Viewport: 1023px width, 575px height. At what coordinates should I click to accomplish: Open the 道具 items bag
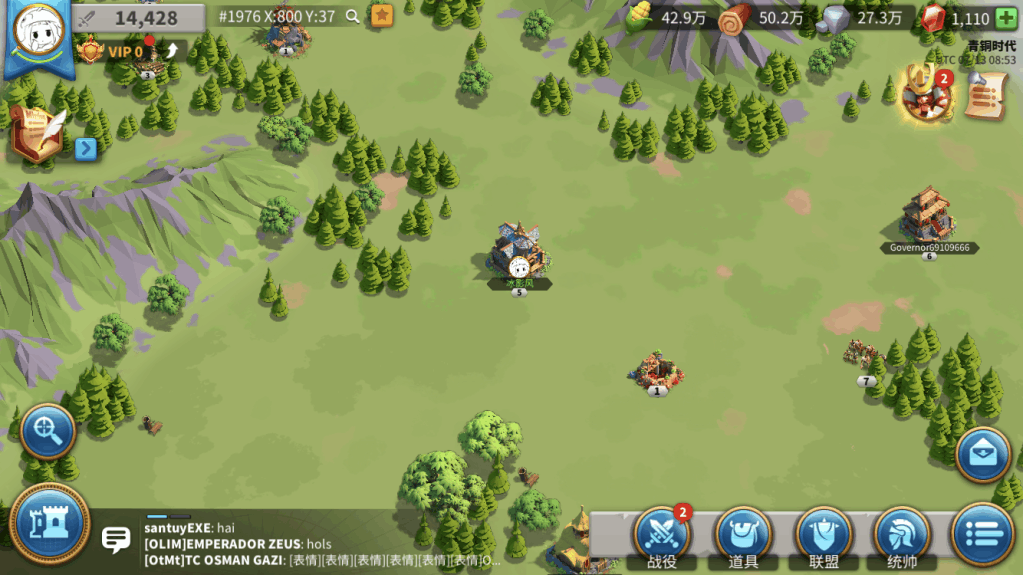point(743,534)
